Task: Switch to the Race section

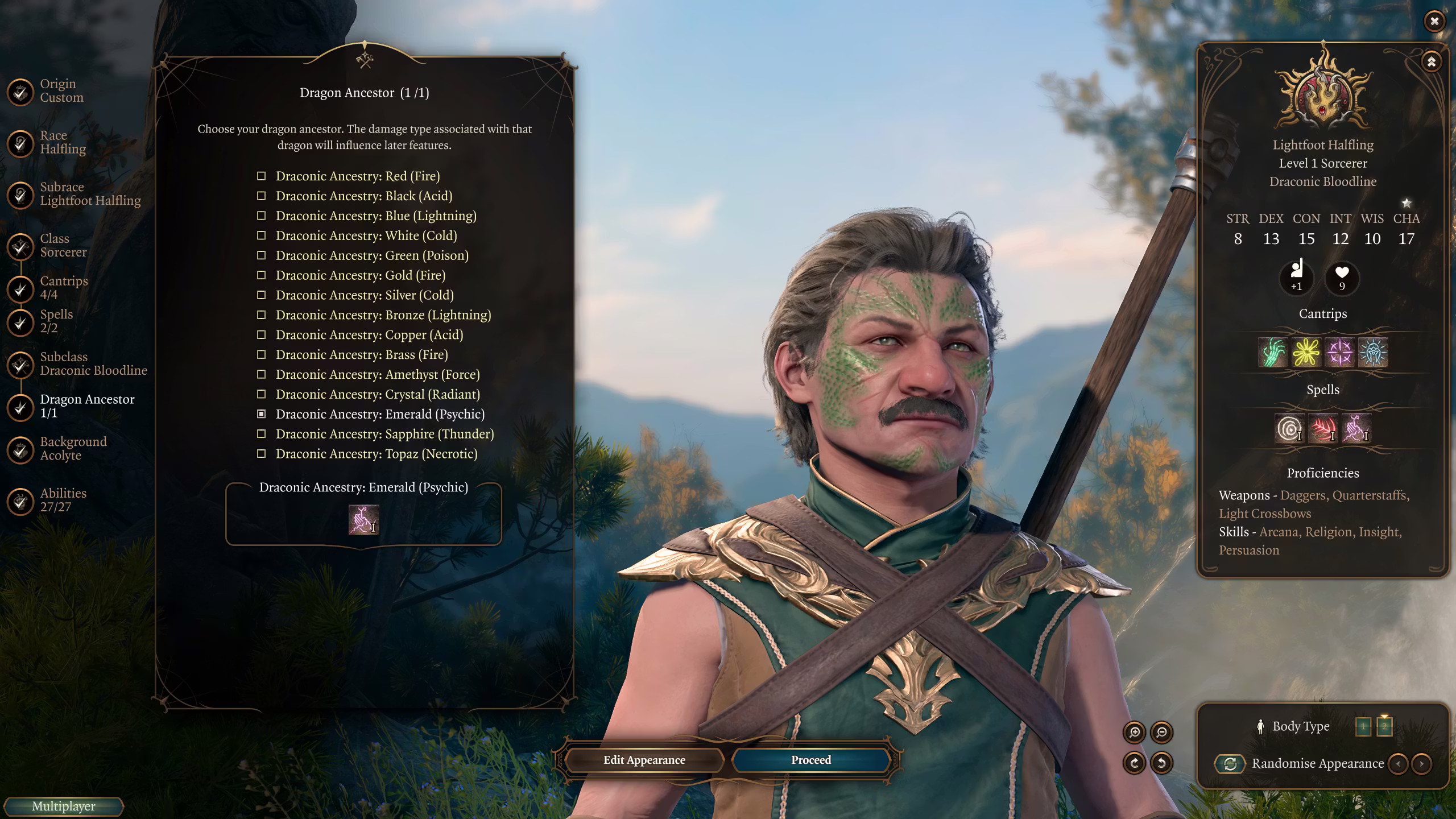Action: [62, 142]
